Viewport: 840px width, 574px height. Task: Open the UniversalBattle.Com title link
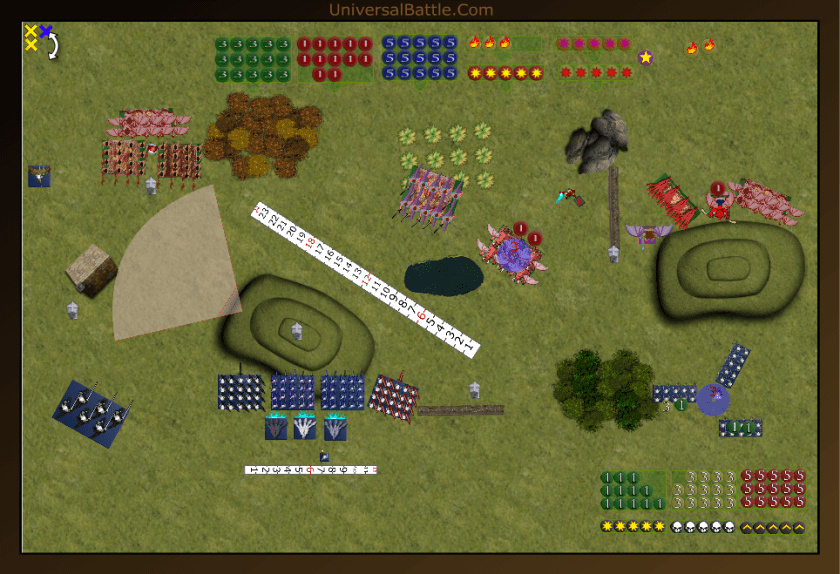411,10
